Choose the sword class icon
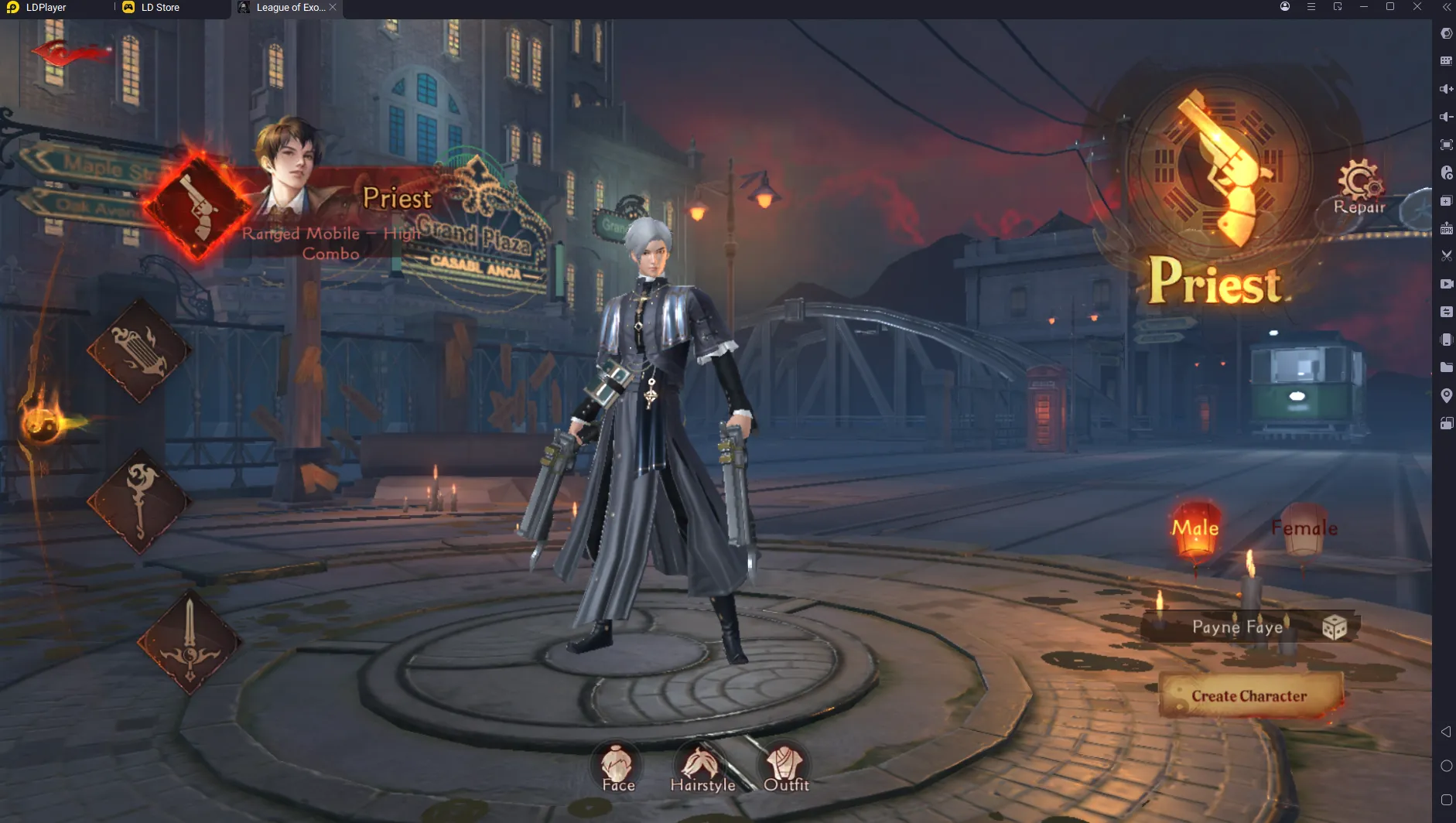 tap(190, 641)
